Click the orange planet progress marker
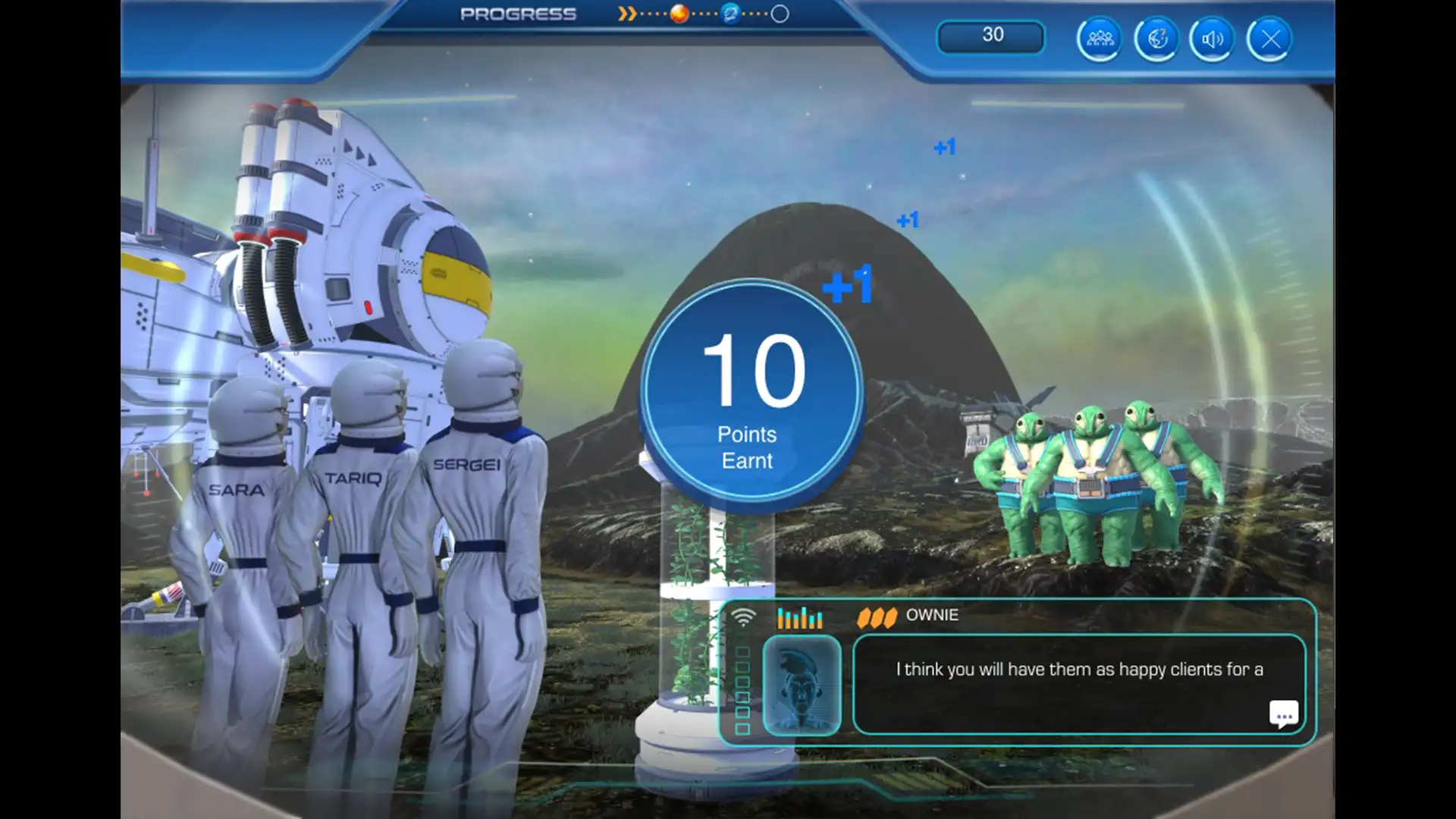The width and height of the screenshot is (1456, 819). coord(679,14)
